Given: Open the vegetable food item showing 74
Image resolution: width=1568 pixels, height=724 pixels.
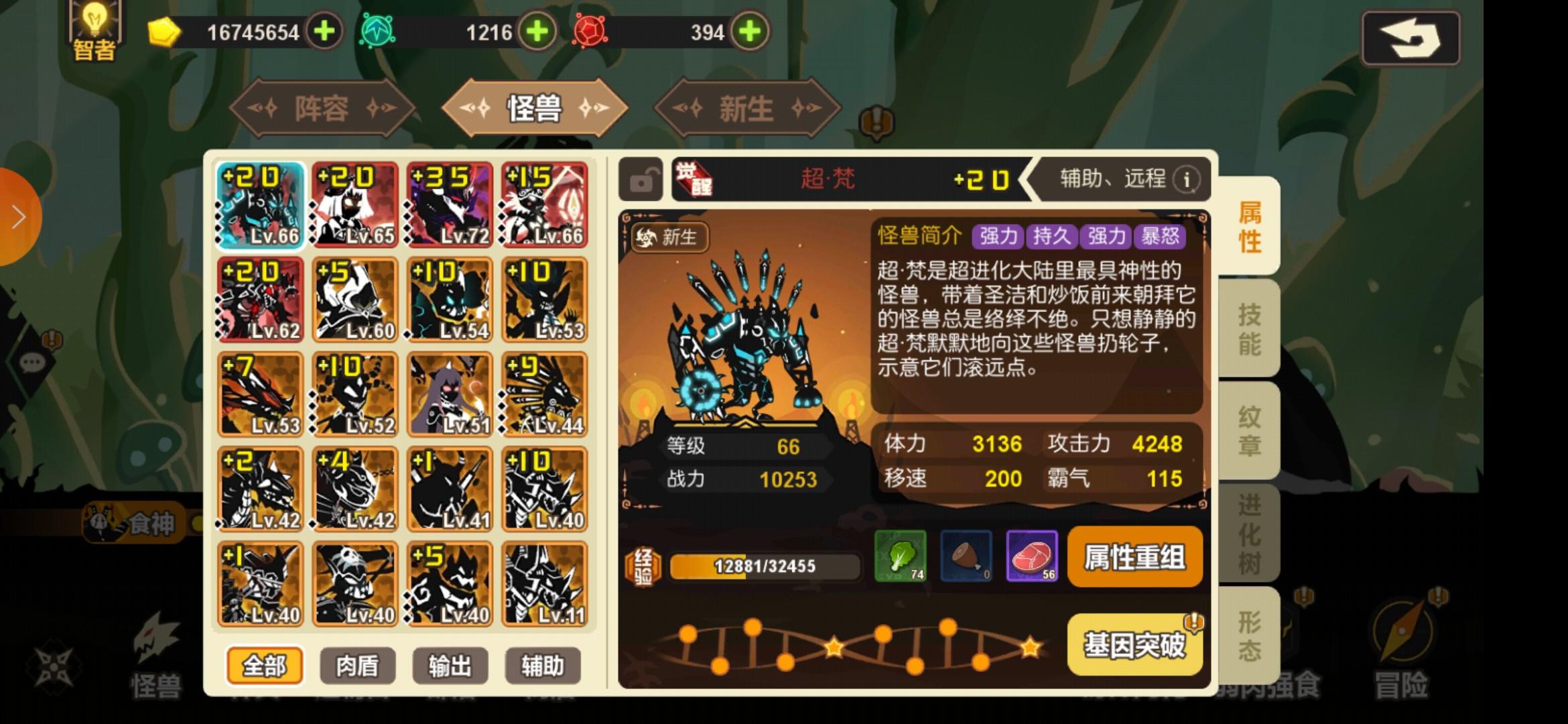Looking at the screenshot, I should click(899, 556).
